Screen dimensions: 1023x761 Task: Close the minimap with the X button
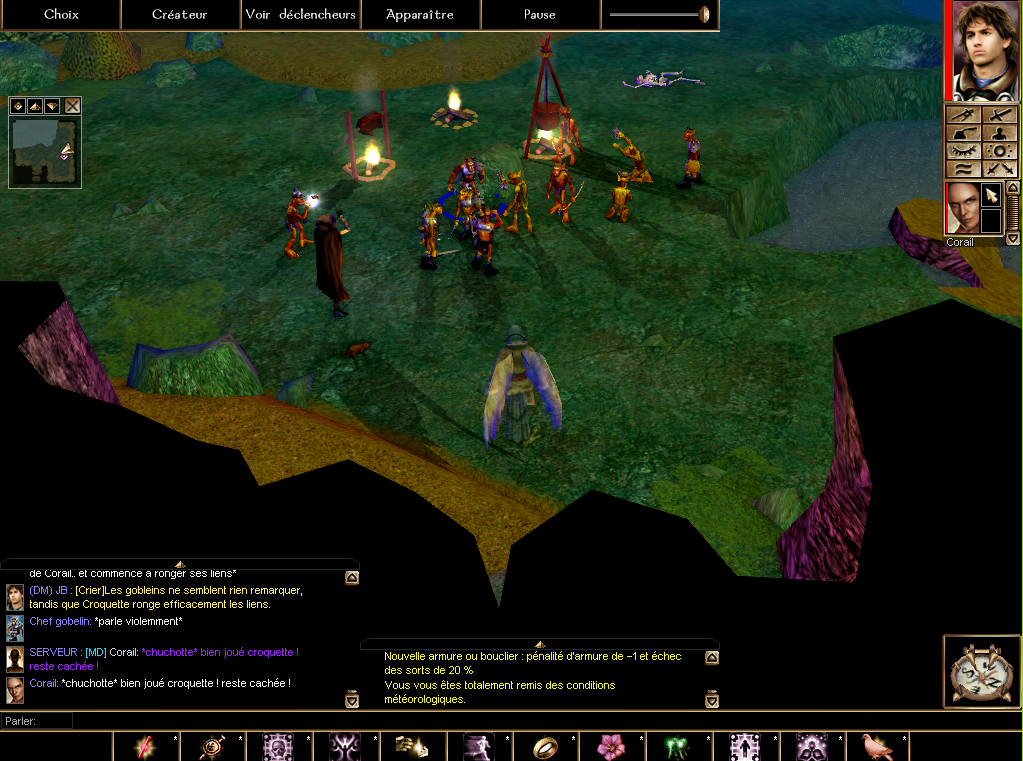[x=72, y=105]
